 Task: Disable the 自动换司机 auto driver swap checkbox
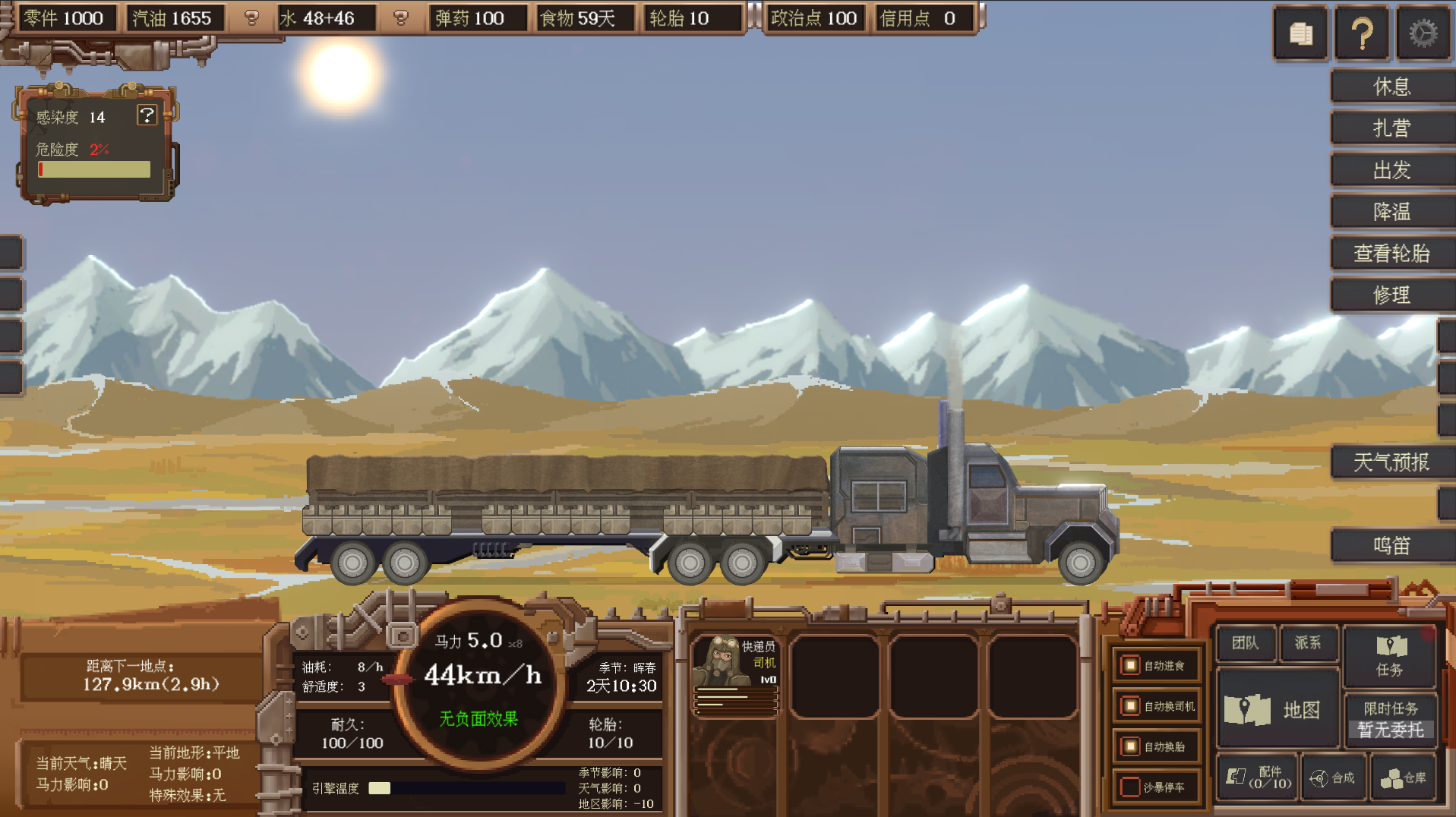coord(1129,706)
